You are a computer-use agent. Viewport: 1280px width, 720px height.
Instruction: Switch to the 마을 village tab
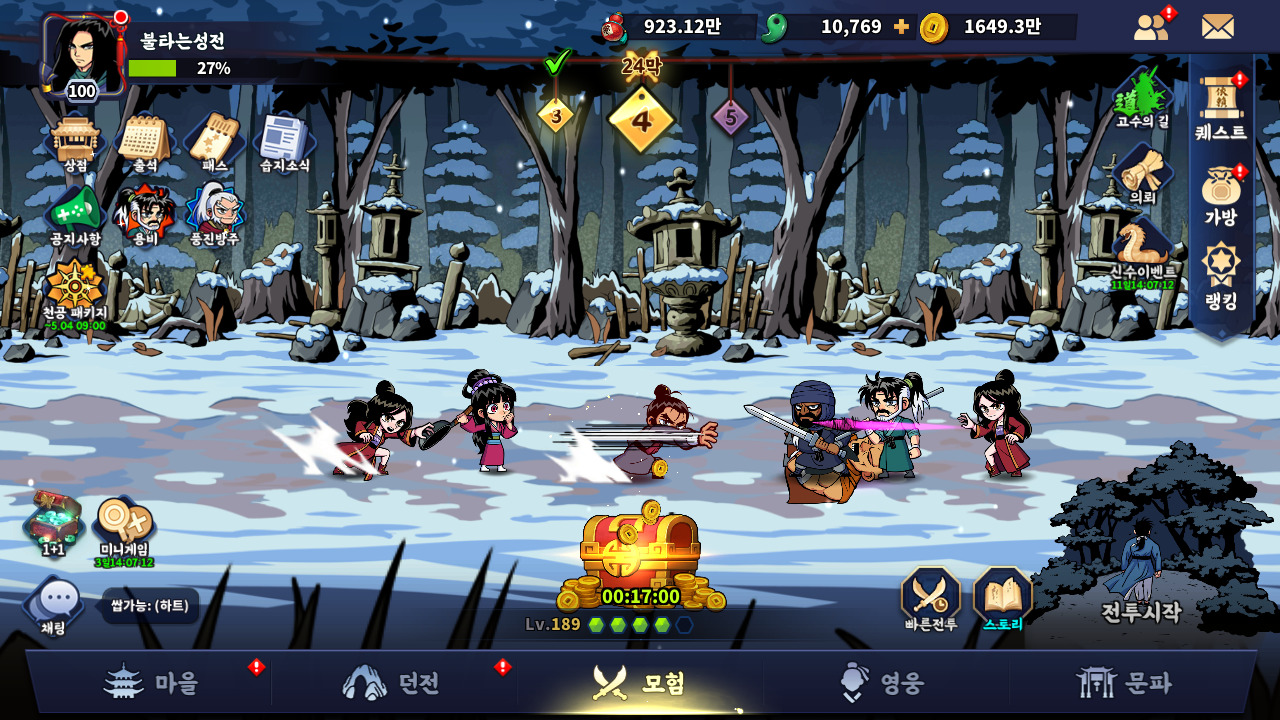[150, 683]
